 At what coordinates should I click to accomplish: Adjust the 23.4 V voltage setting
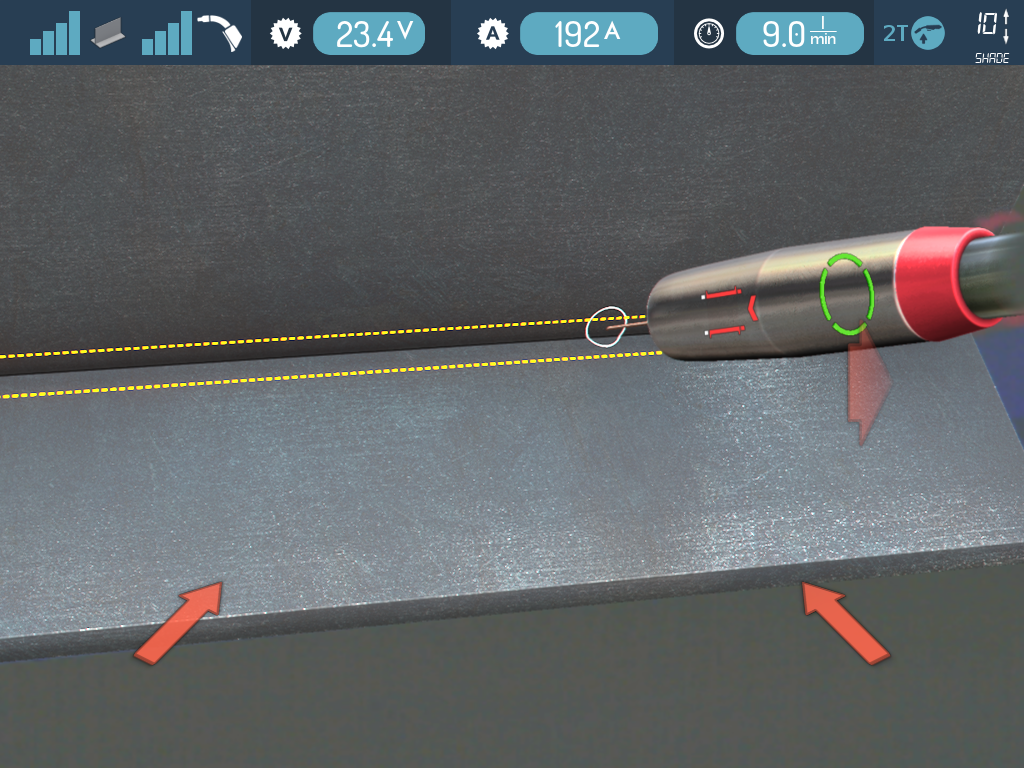tap(368, 34)
